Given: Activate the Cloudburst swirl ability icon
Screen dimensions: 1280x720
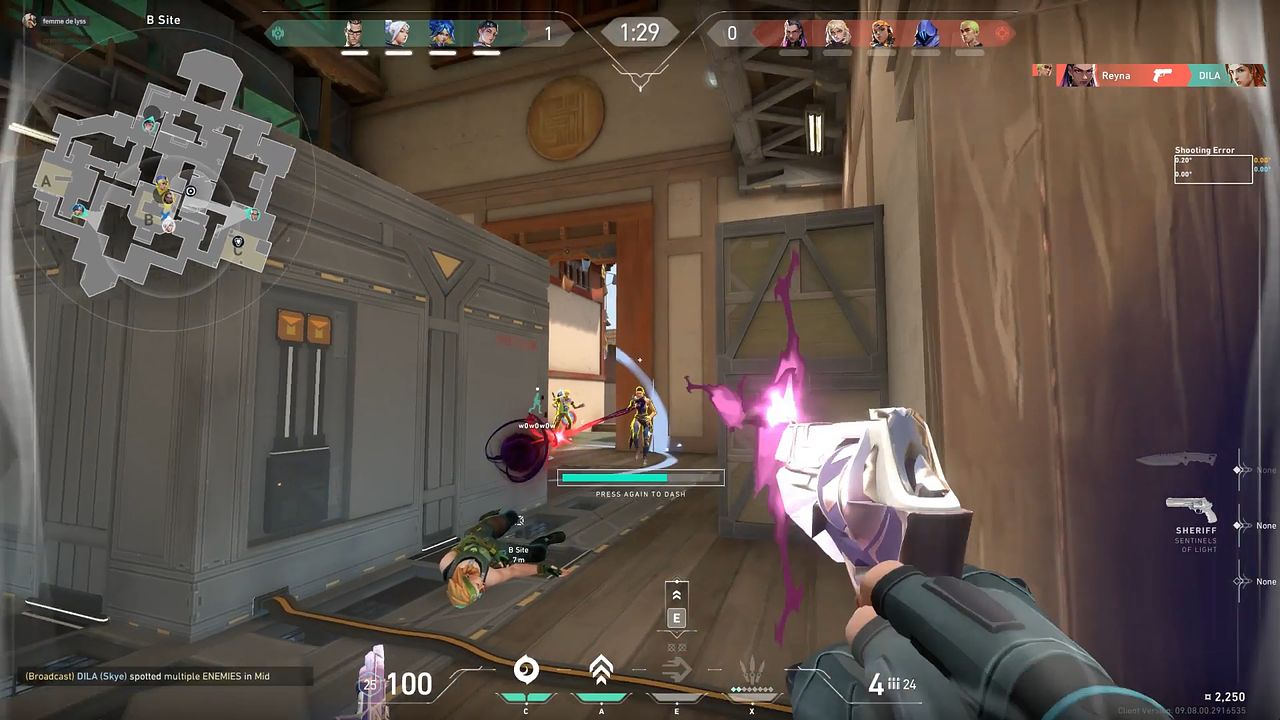Looking at the screenshot, I should coord(526,671).
